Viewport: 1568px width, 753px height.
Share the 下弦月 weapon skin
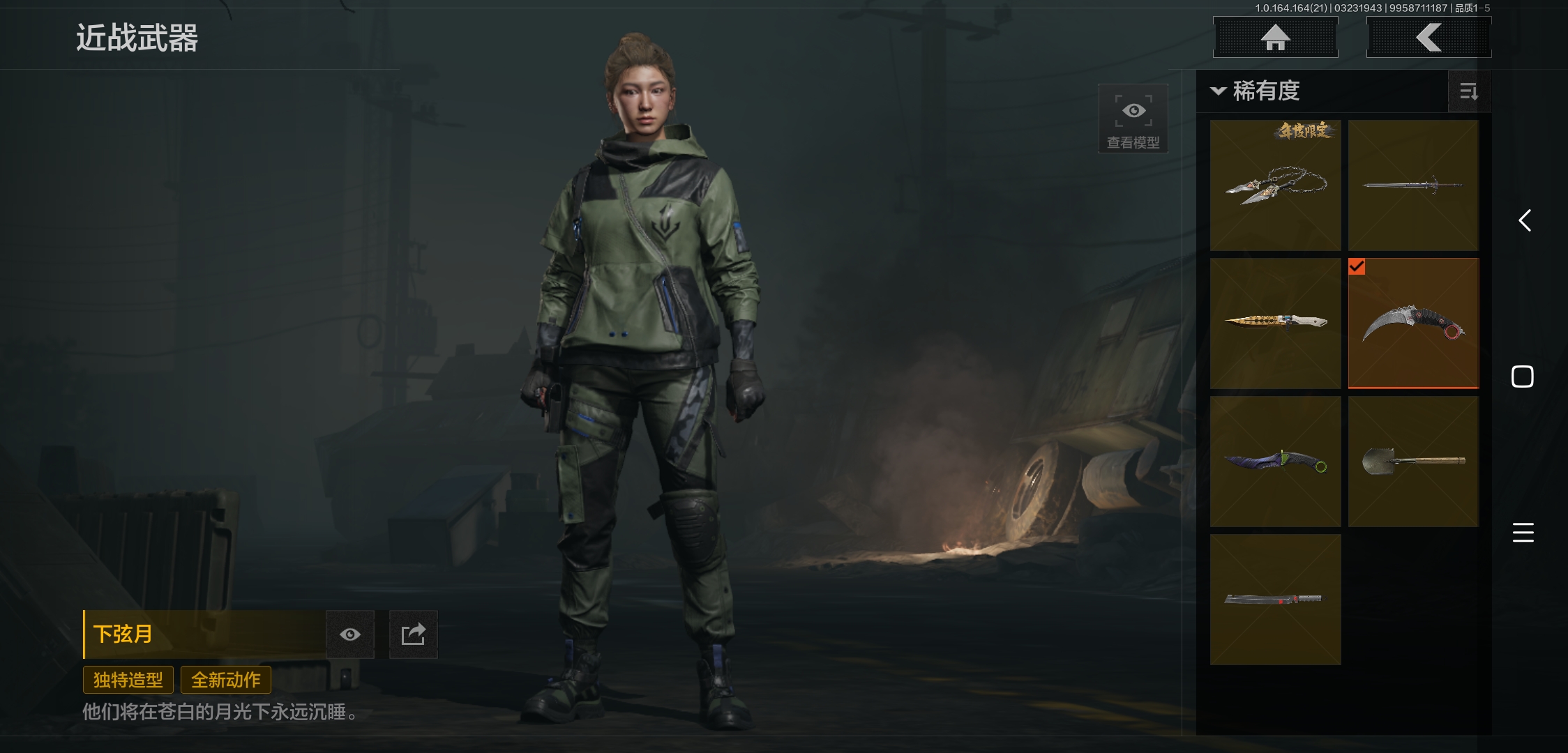pyautogui.click(x=413, y=634)
